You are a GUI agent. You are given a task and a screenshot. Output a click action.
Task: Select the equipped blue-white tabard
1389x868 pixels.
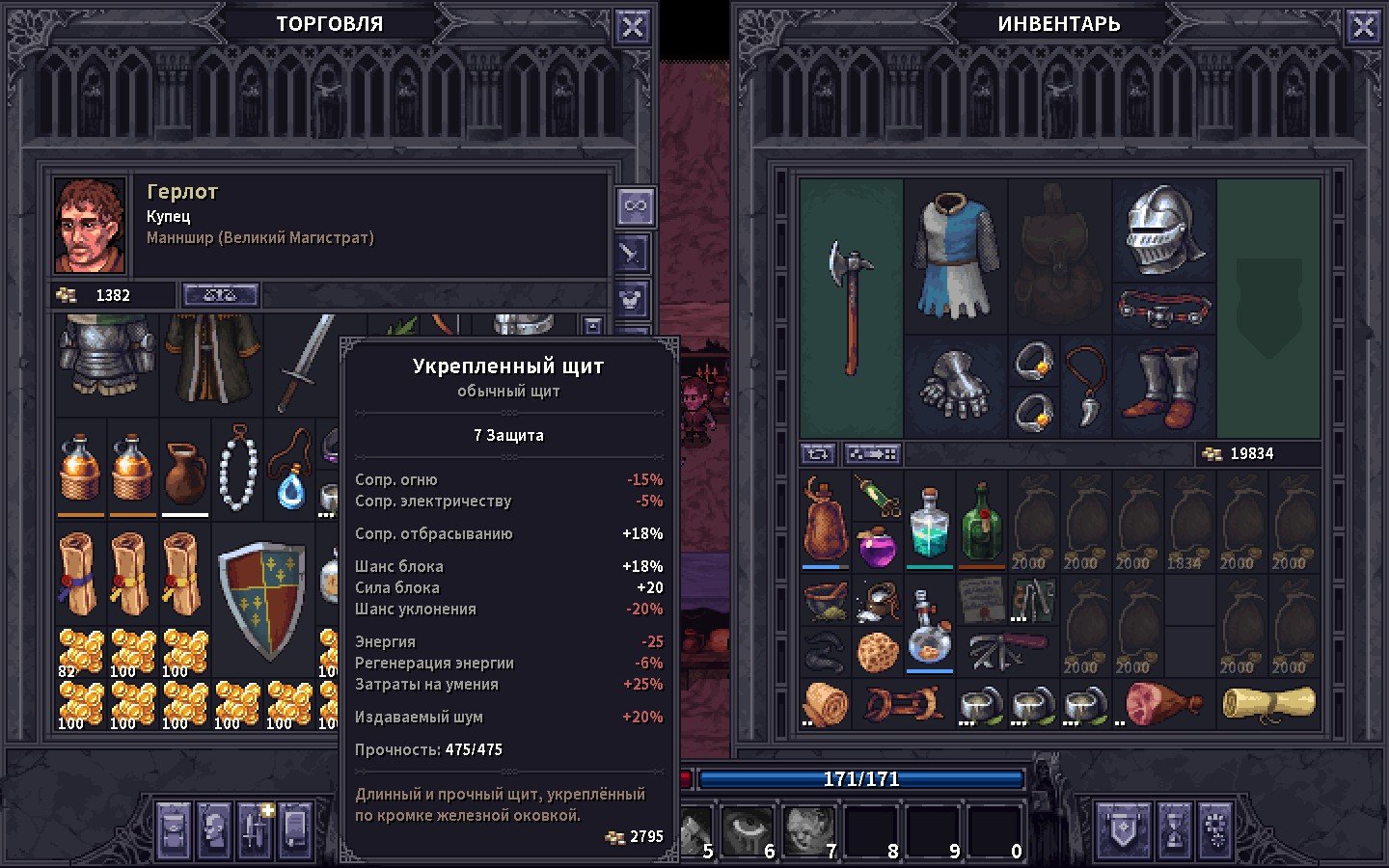coord(955,255)
